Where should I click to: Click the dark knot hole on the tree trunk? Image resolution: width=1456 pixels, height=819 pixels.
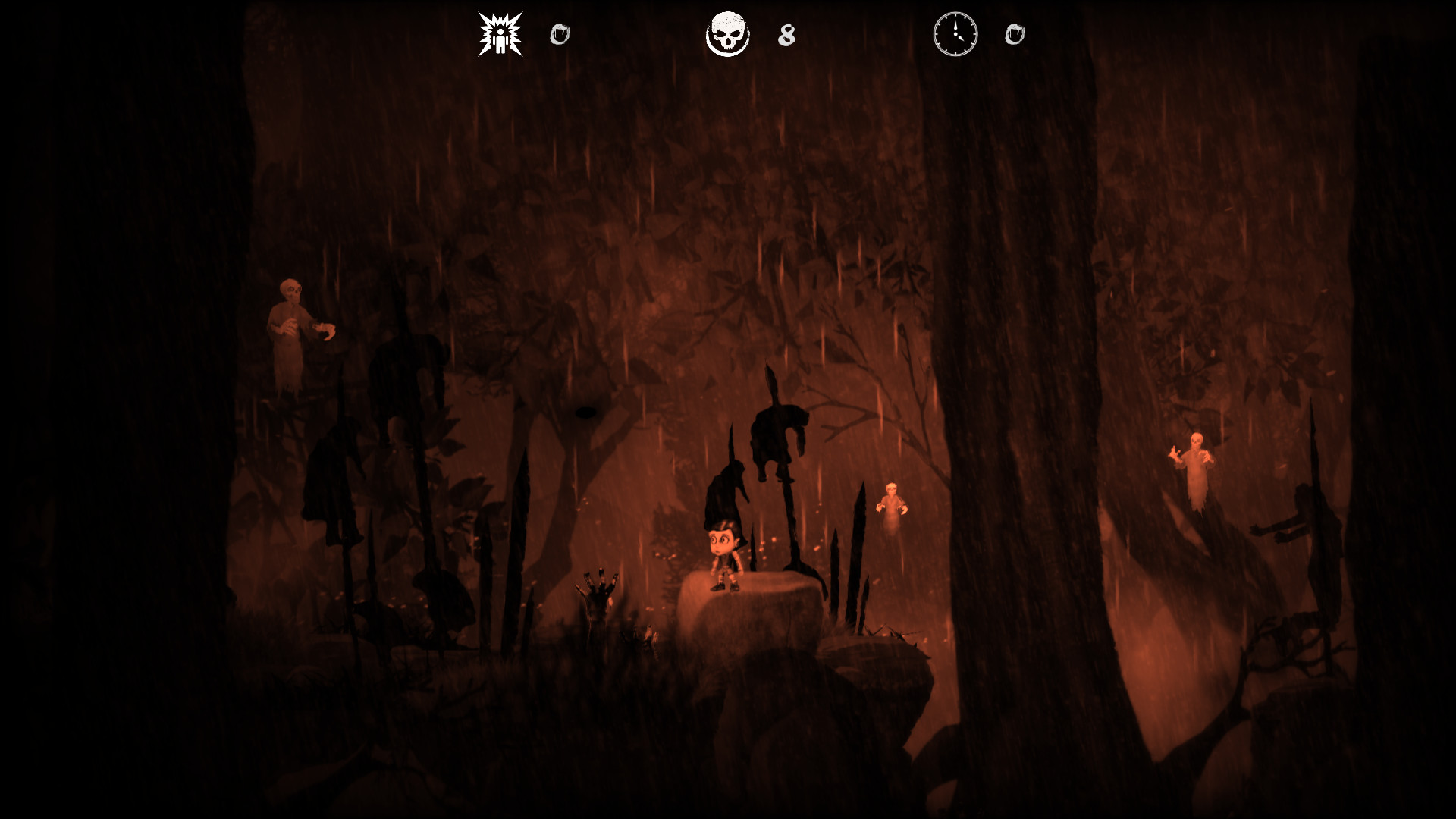point(587,414)
